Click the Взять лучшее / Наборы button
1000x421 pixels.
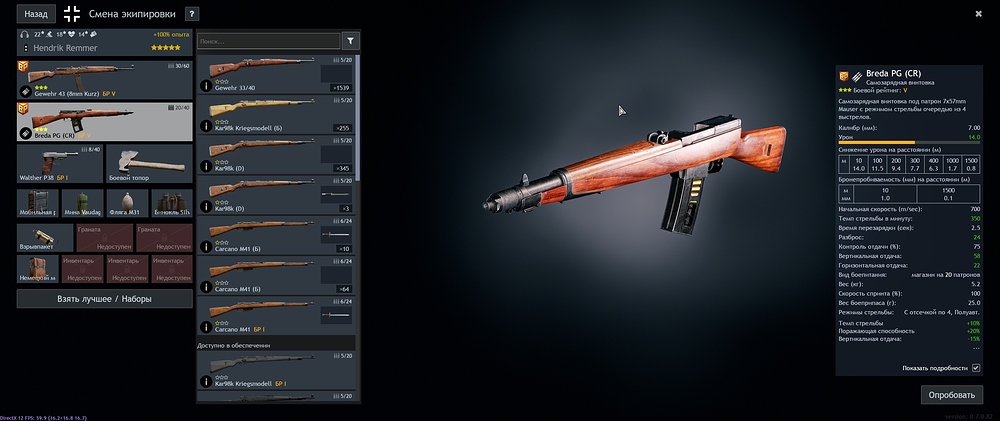coord(104,298)
